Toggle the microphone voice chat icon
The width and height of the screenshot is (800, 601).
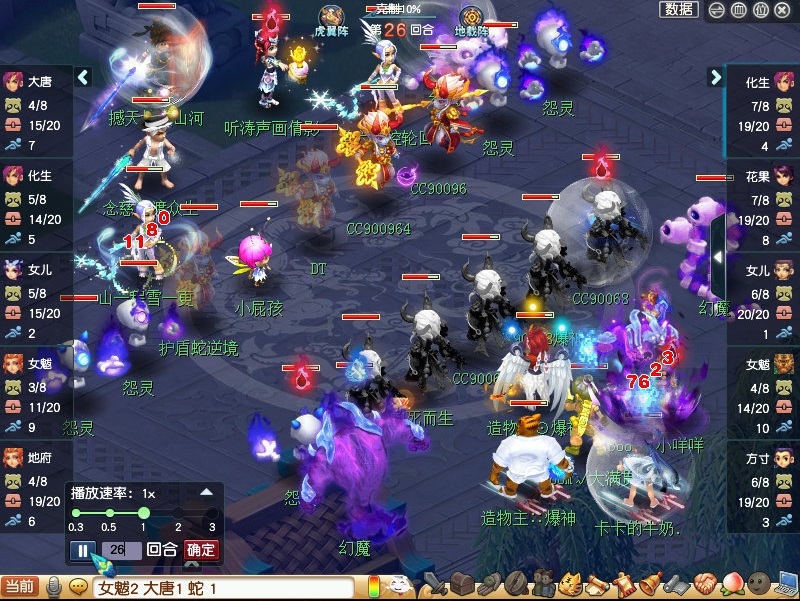pyautogui.click(x=54, y=588)
